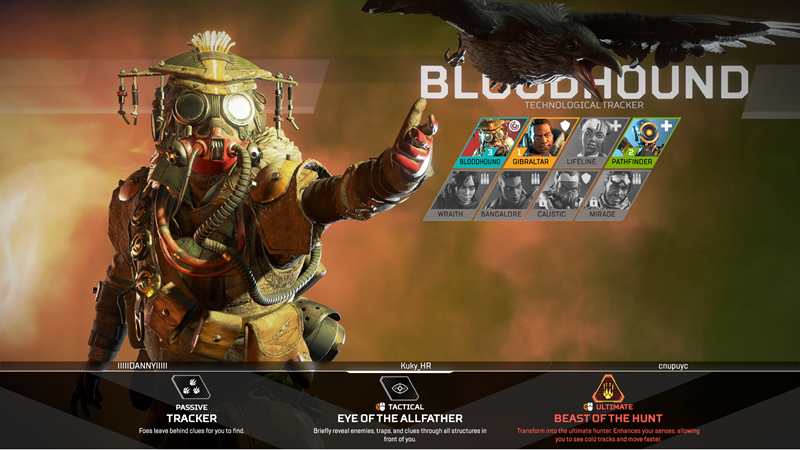Viewport: 800px width, 450px height.
Task: Click the Beast of the Hunt ultimate icon
Action: pos(609,387)
